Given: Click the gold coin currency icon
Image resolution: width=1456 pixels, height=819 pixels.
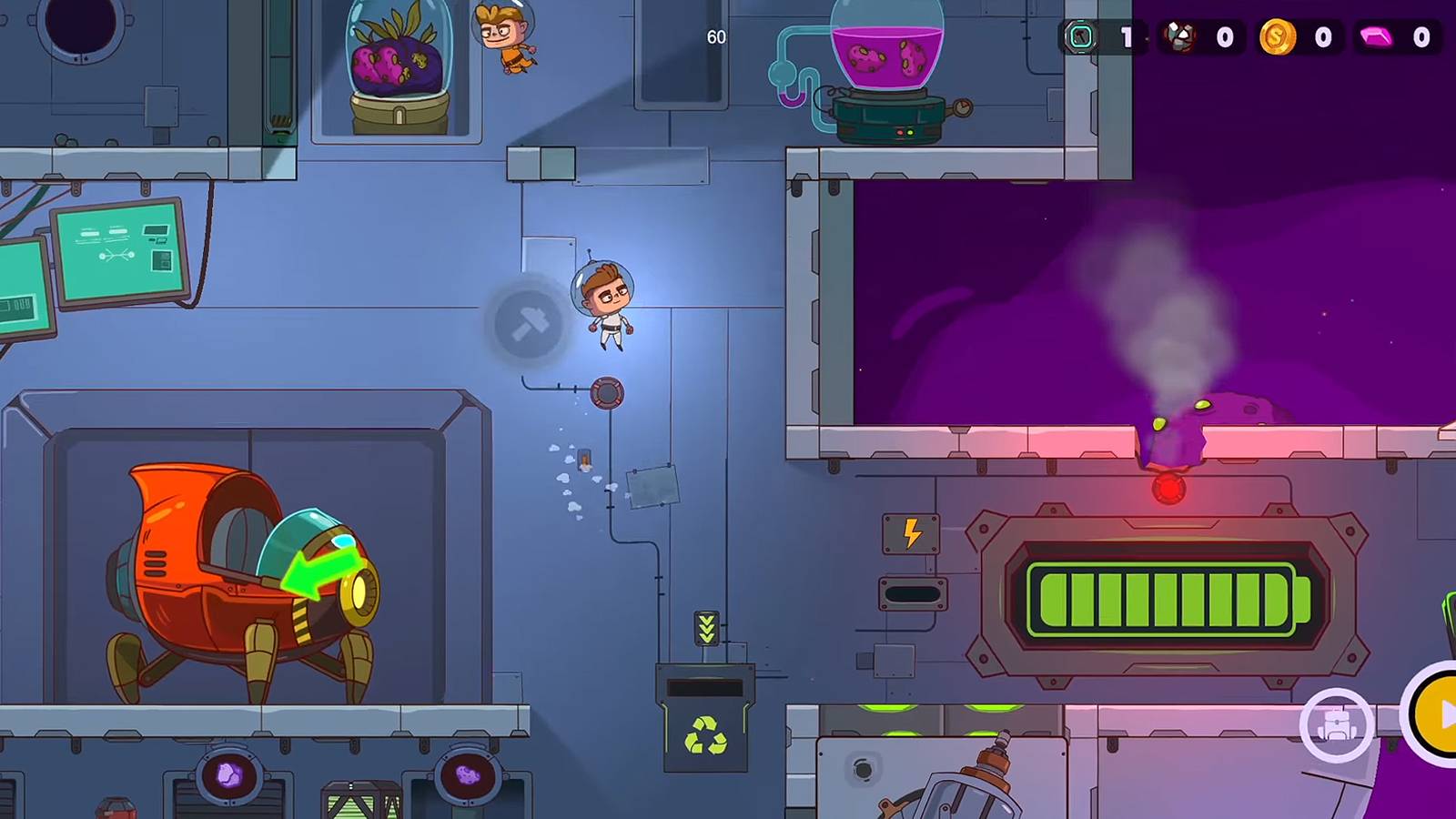Looking at the screenshot, I should point(1279,37).
